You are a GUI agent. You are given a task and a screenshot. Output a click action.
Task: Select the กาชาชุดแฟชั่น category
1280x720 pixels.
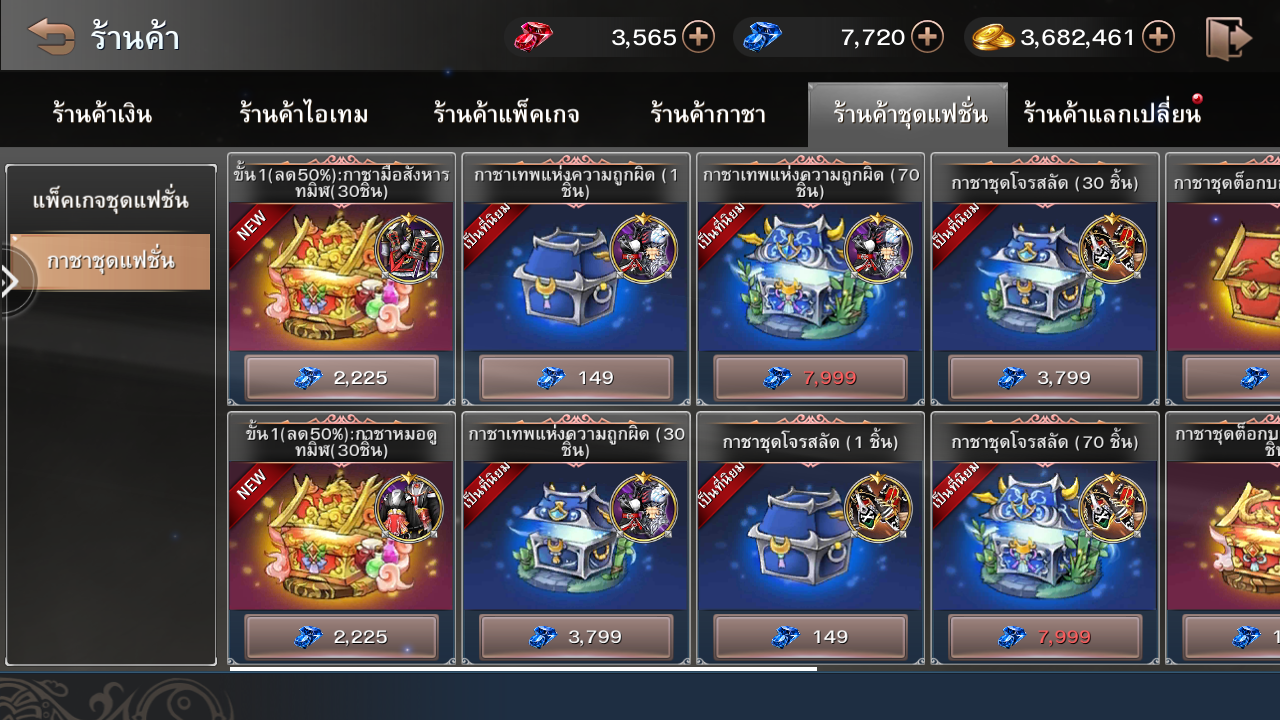coord(110,262)
